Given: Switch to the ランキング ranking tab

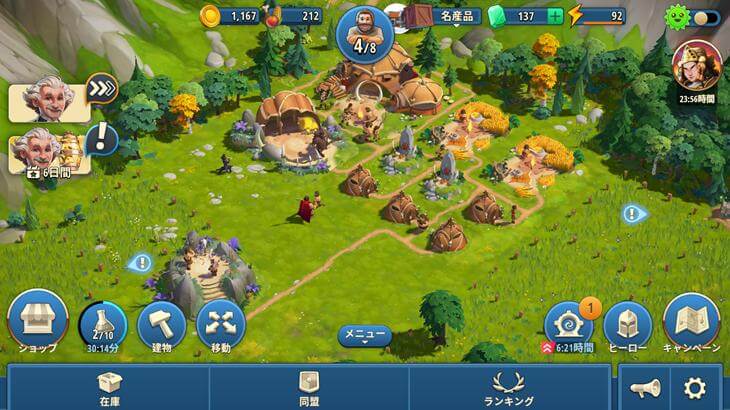Looking at the screenshot, I should pyautogui.click(x=509, y=387).
